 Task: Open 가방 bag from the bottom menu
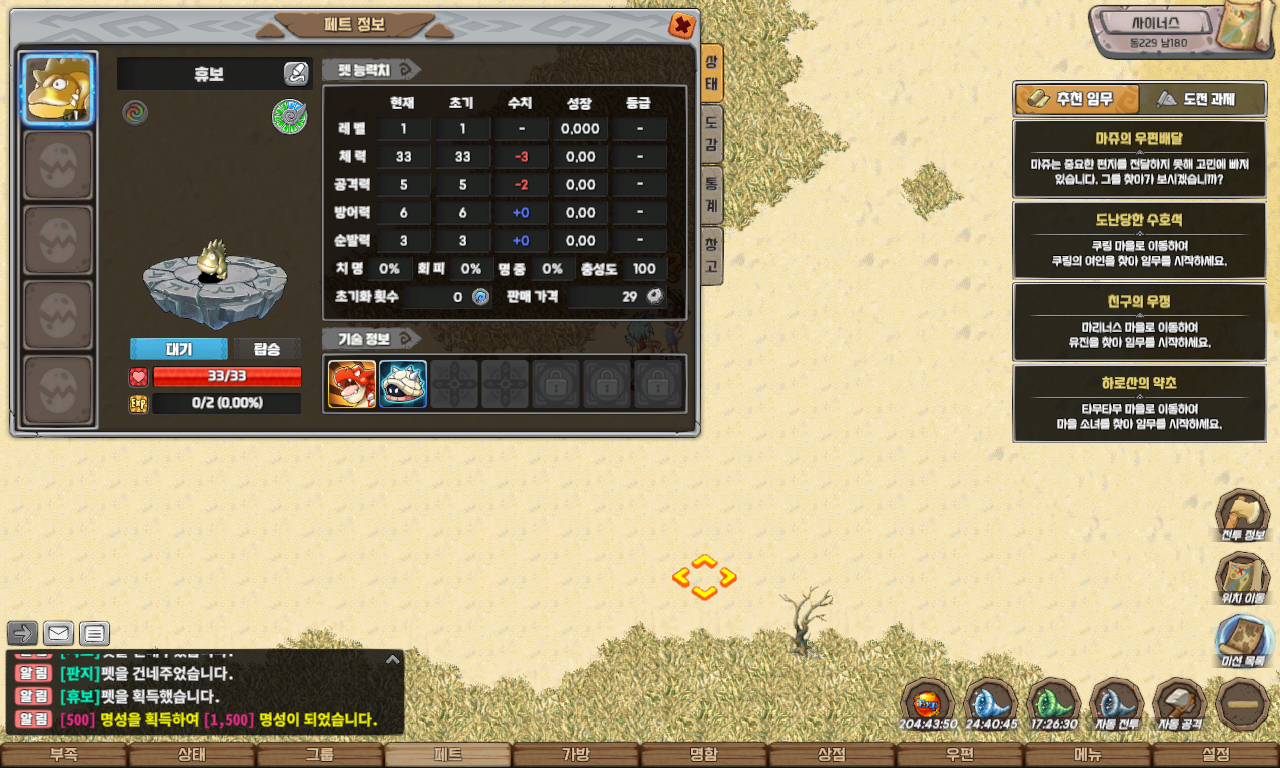[576, 755]
